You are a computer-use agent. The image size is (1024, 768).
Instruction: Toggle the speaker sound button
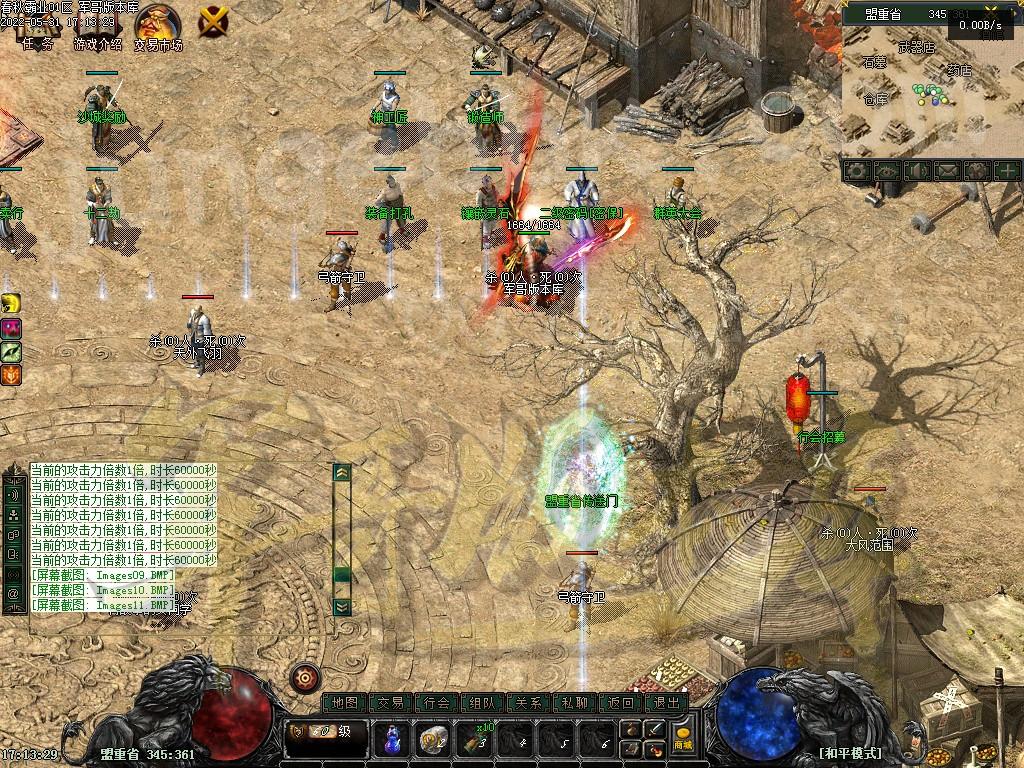pyautogui.click(x=916, y=171)
